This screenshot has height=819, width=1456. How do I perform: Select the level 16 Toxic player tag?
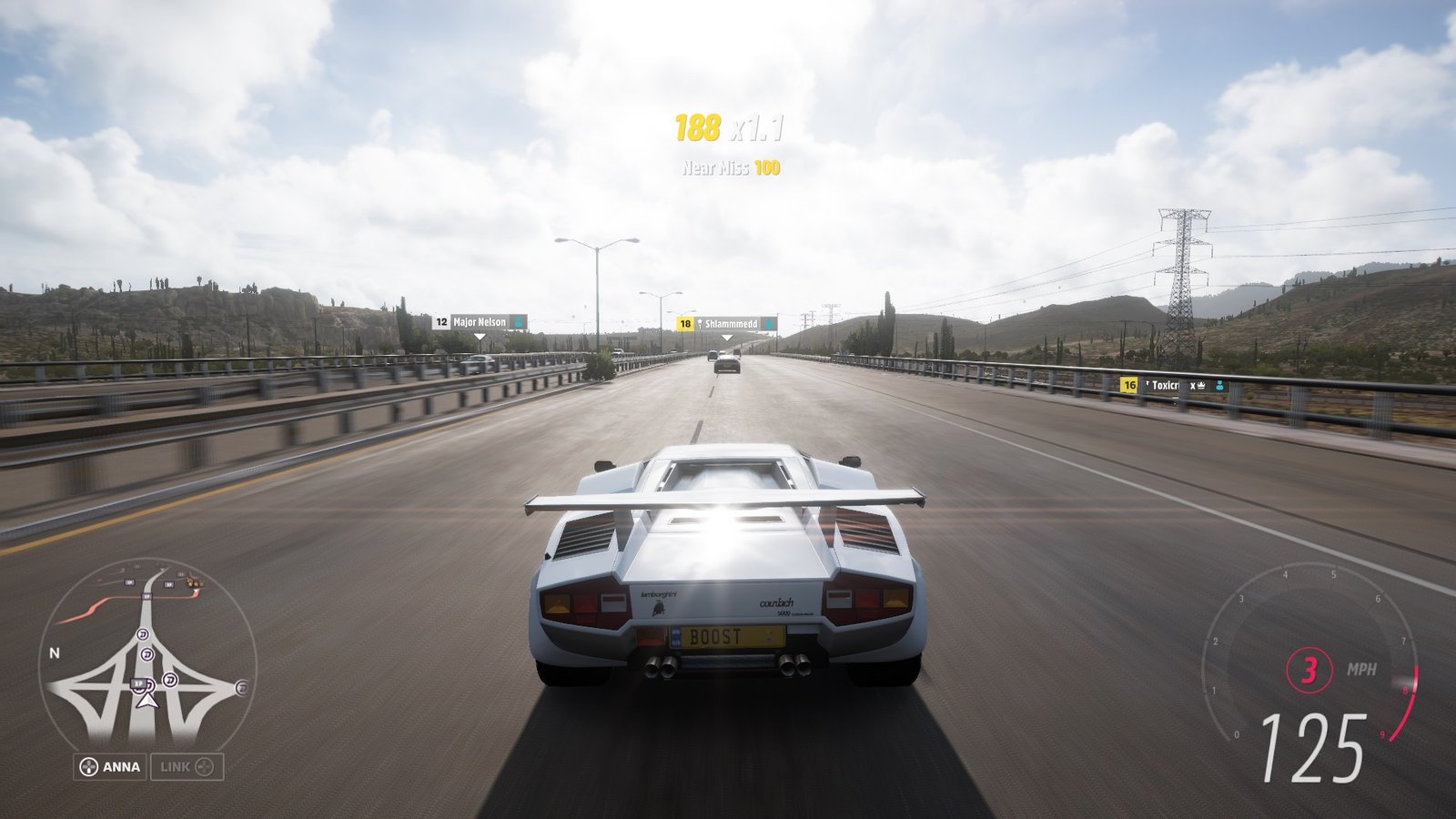1174,386
